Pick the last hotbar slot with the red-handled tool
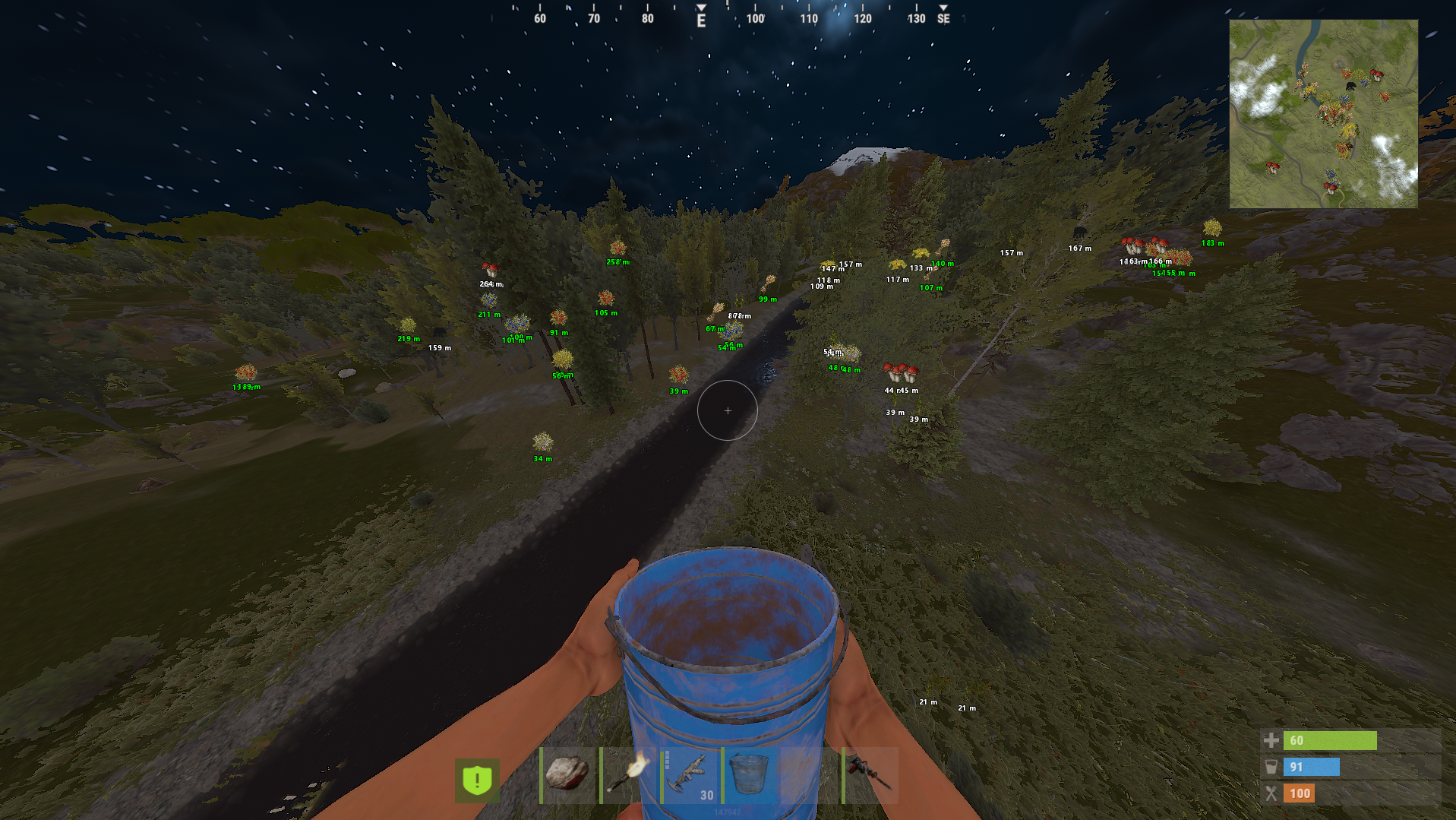 [870, 775]
